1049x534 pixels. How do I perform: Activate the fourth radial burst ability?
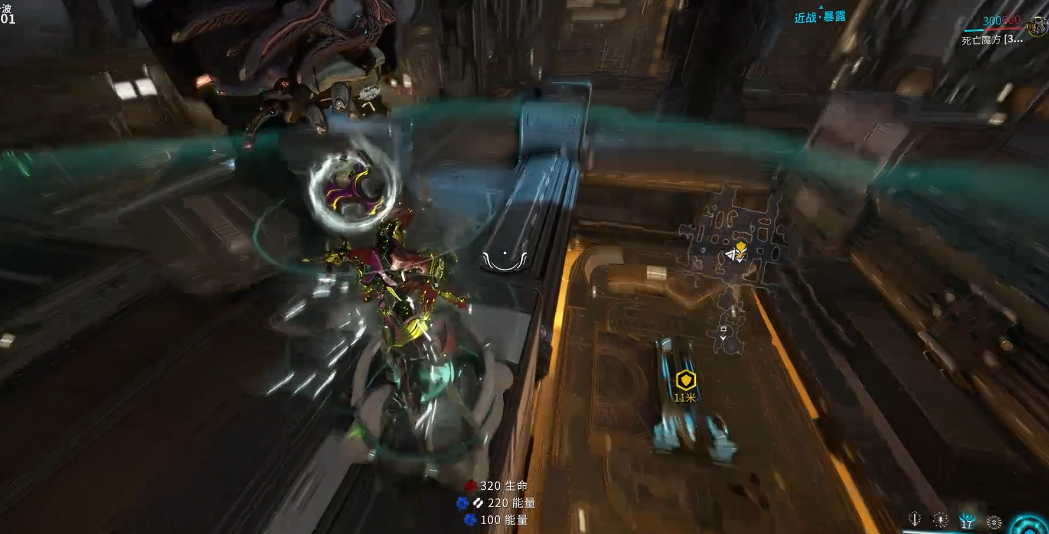(x=993, y=521)
